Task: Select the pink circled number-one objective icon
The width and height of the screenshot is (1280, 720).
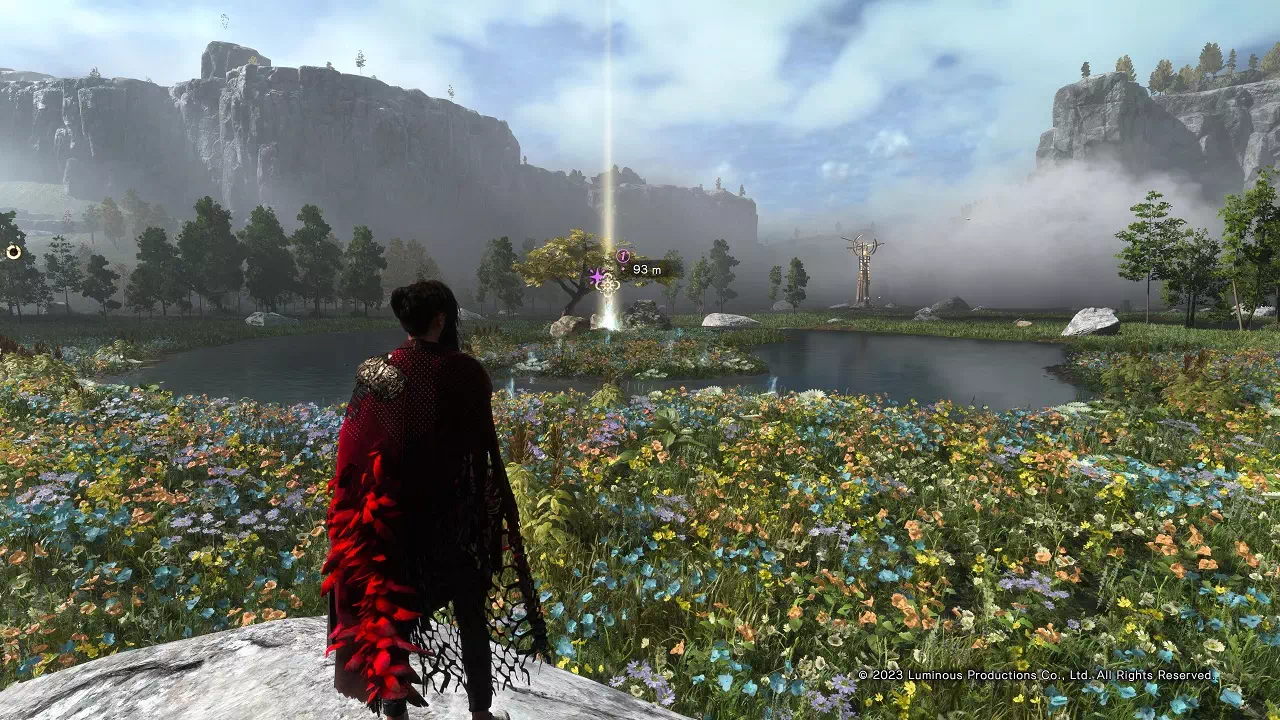Action: click(623, 257)
